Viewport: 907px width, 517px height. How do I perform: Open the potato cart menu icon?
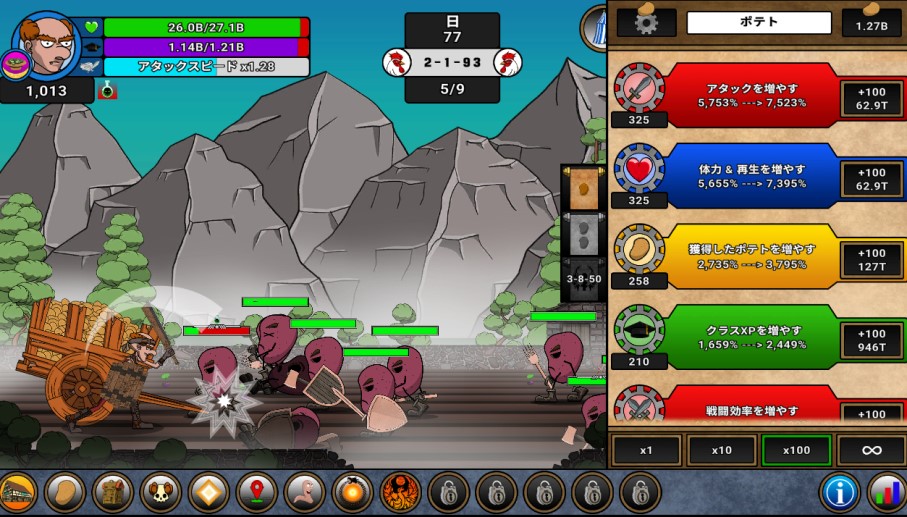(x=18, y=492)
